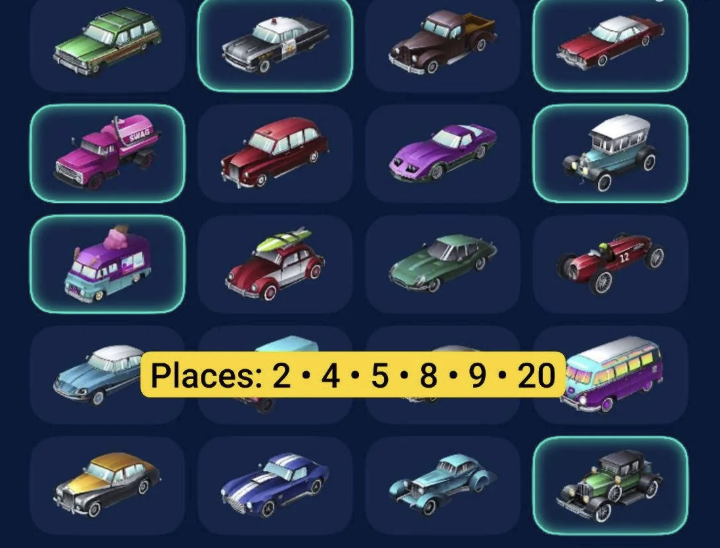Choose the teal art-deco coupe

442,485
